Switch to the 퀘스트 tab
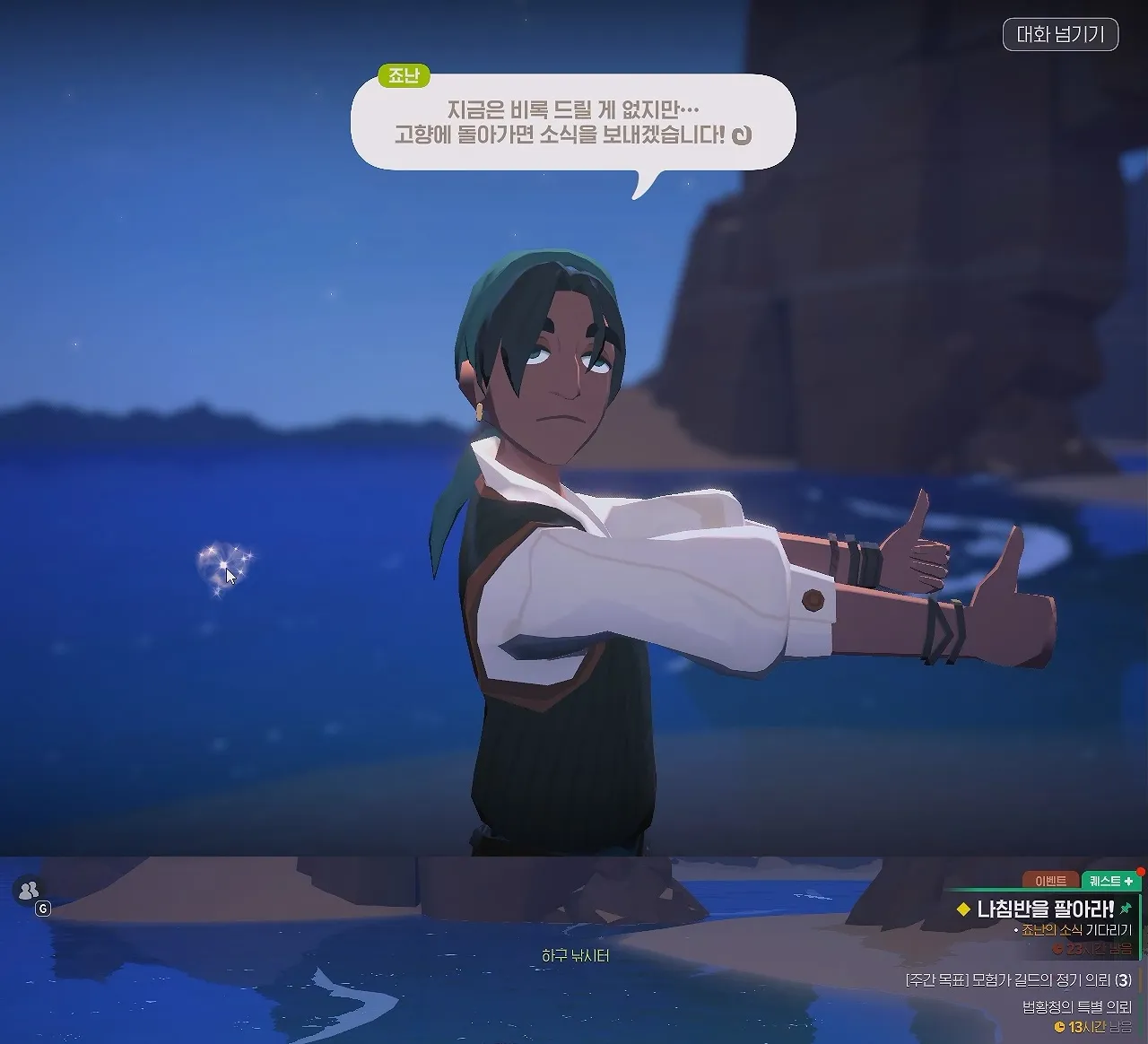1148x1044 pixels. pos(1105,882)
